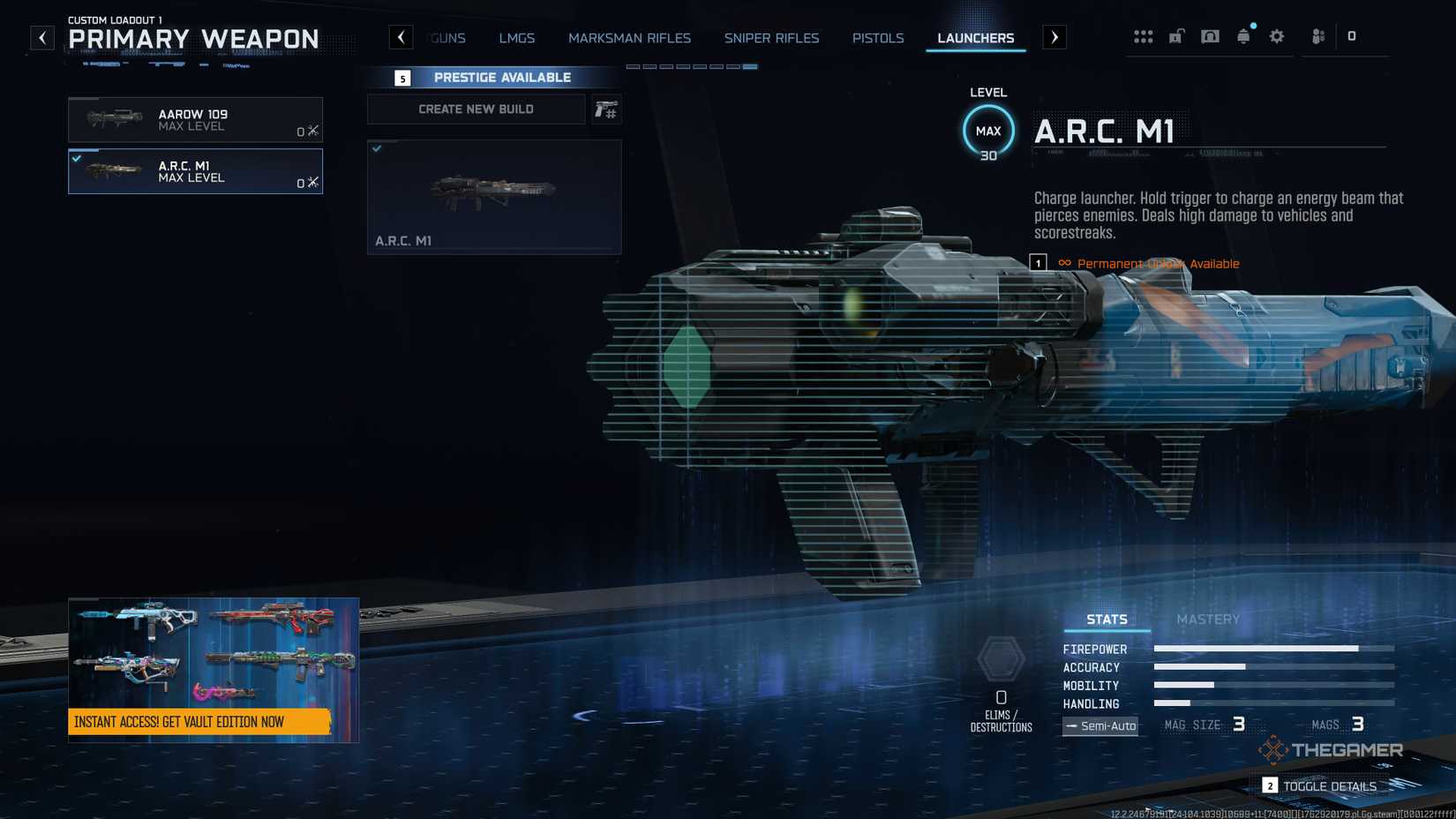
Task: Click the left arrow beside Primary Weapon
Action: (x=41, y=36)
